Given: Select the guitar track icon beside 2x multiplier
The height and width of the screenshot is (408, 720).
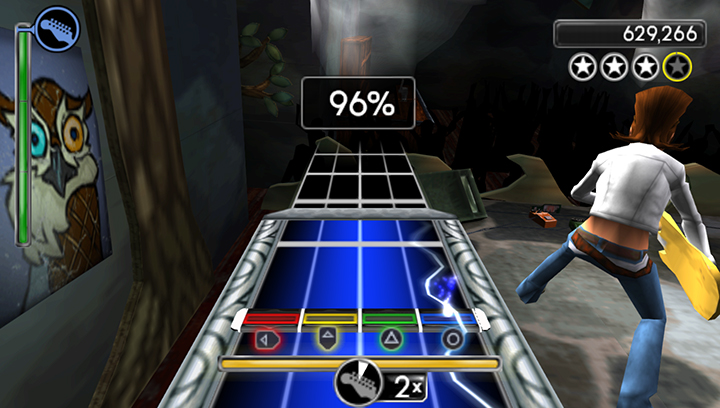Looking at the screenshot, I should point(354,382).
